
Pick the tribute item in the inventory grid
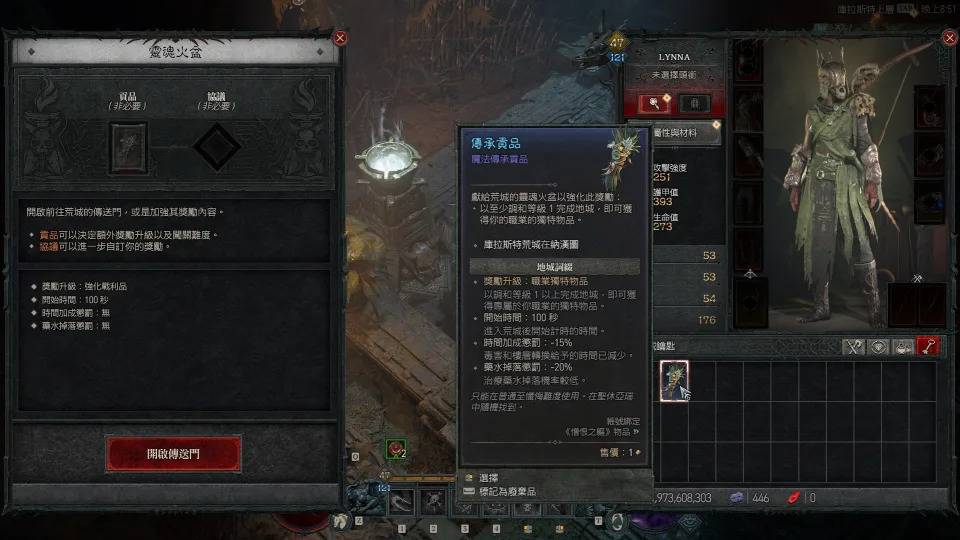[674, 380]
